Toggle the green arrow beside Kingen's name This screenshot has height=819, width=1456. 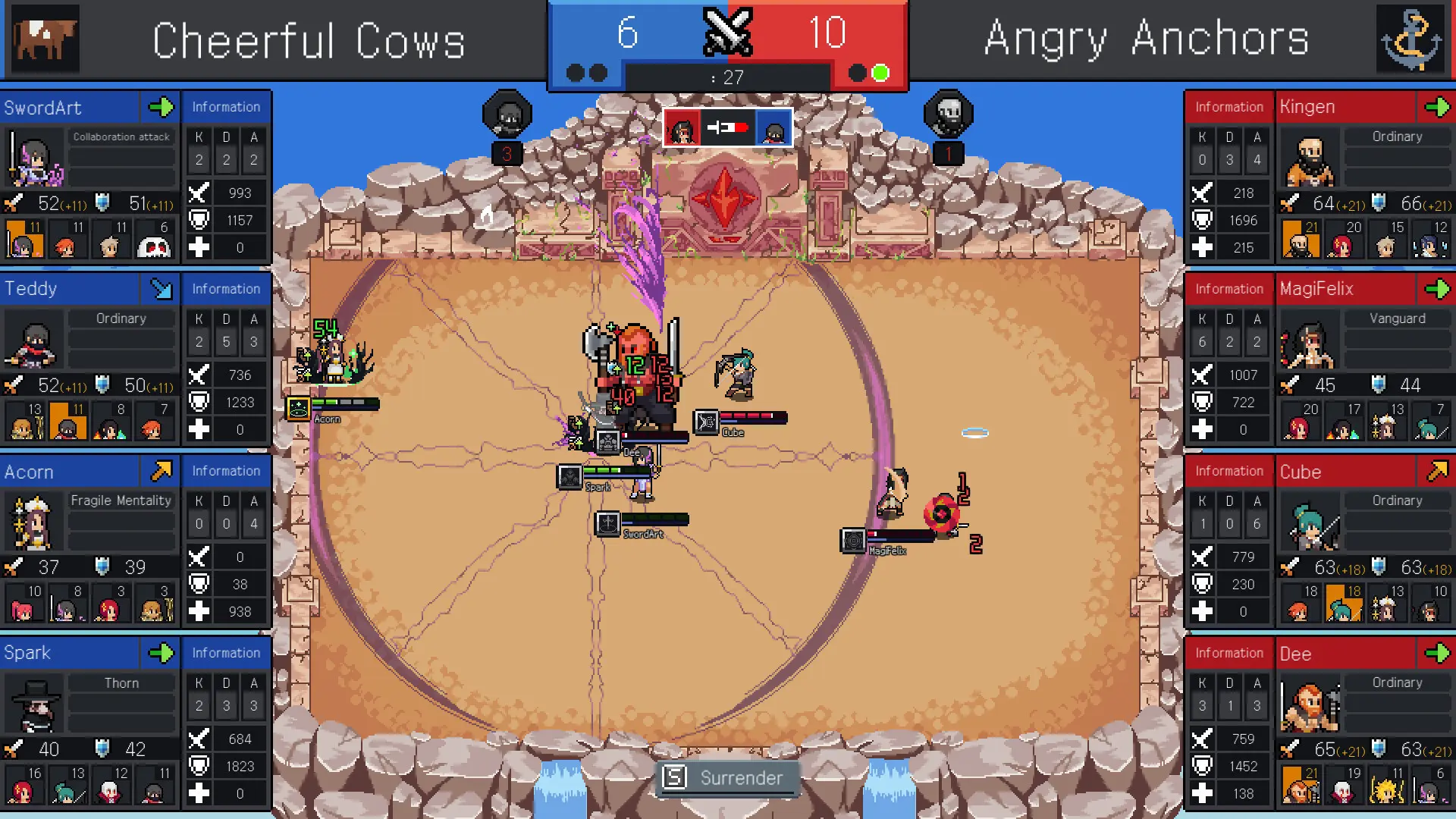[1439, 108]
